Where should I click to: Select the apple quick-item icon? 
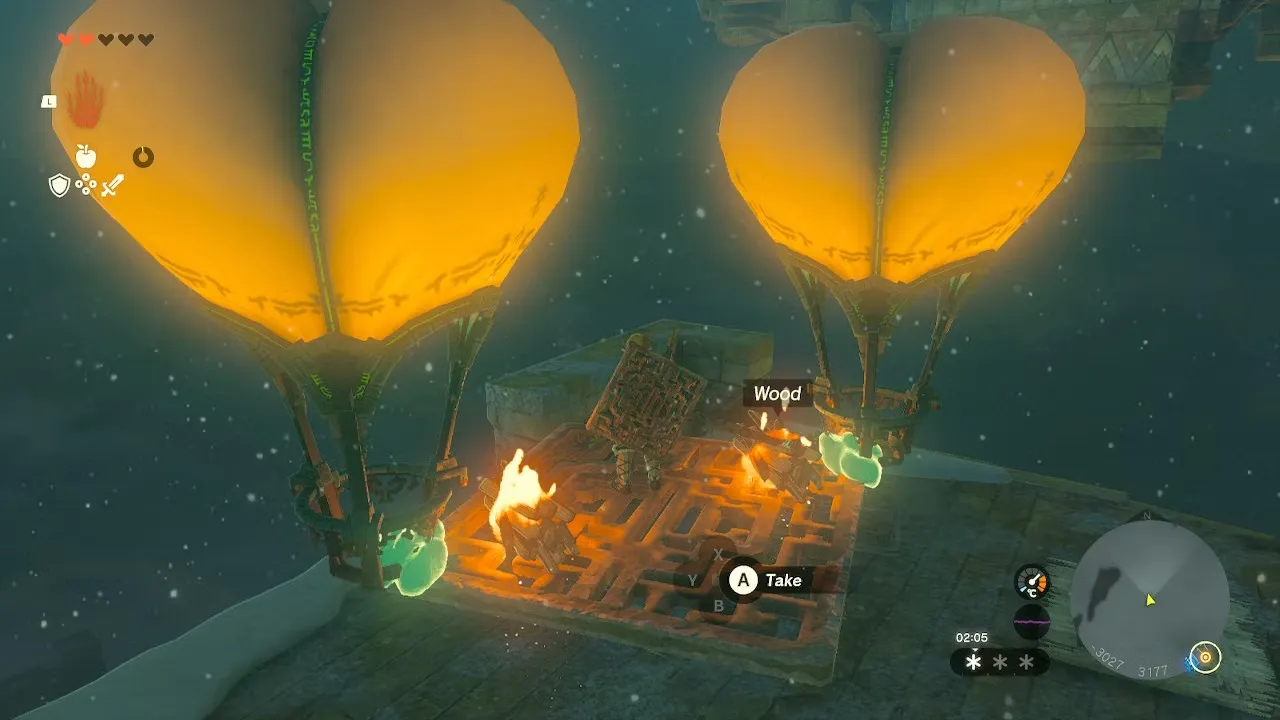click(86, 156)
